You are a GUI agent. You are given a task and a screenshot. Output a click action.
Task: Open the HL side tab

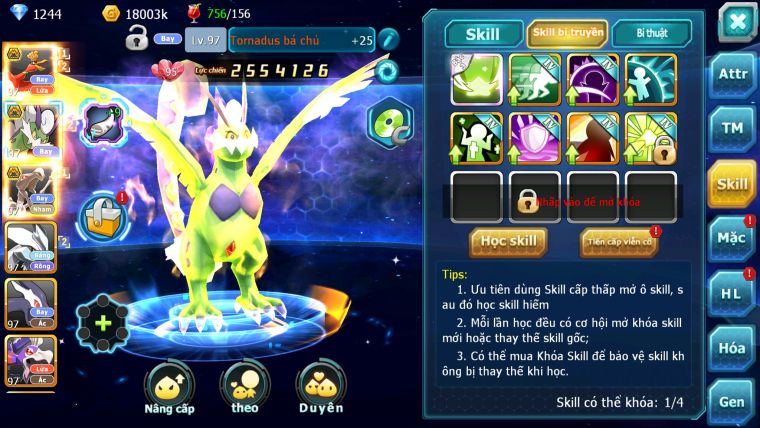point(731,293)
